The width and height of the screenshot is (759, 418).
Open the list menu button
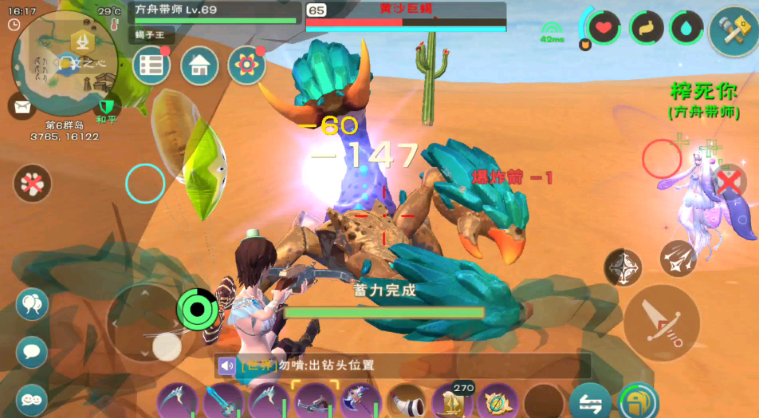(x=152, y=66)
